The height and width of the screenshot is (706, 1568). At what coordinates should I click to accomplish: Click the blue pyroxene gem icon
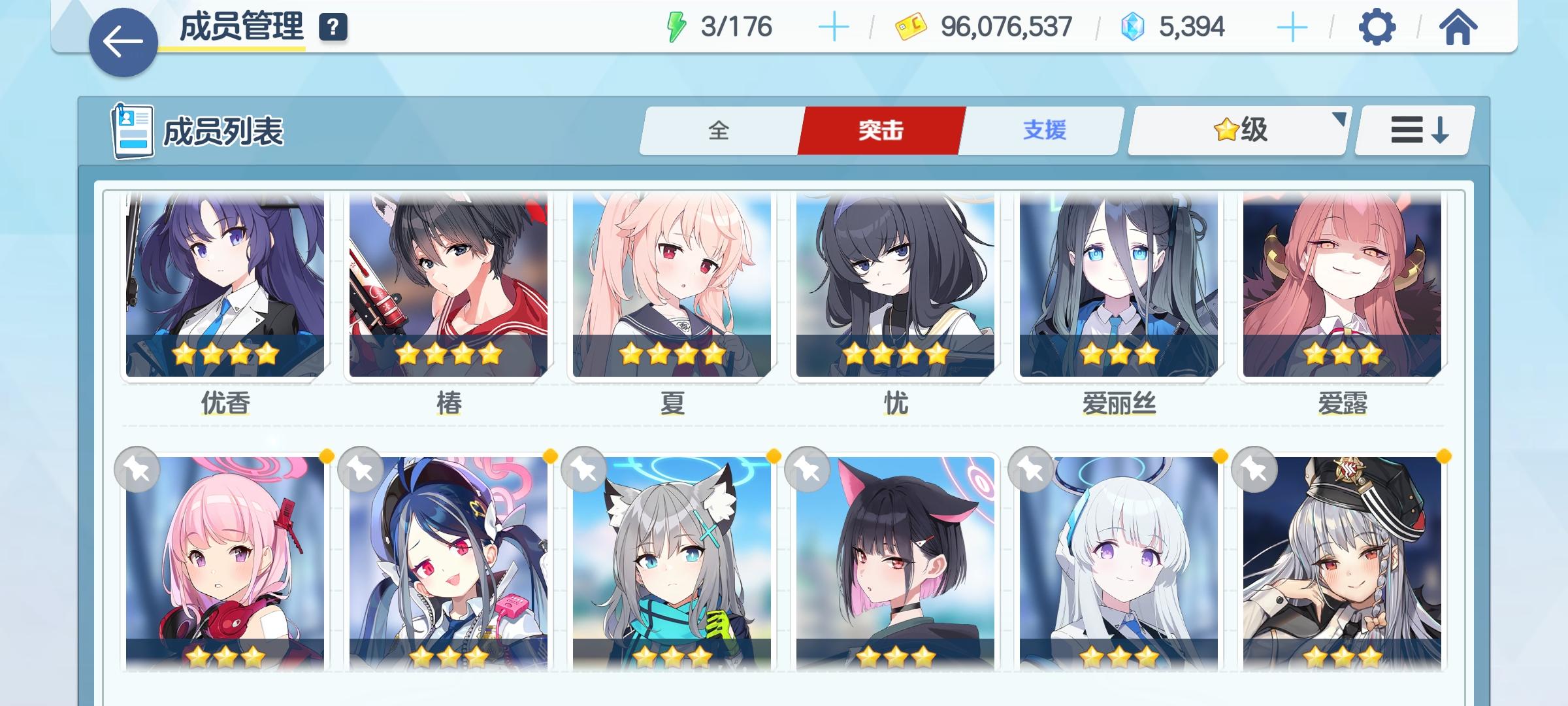click(1138, 26)
